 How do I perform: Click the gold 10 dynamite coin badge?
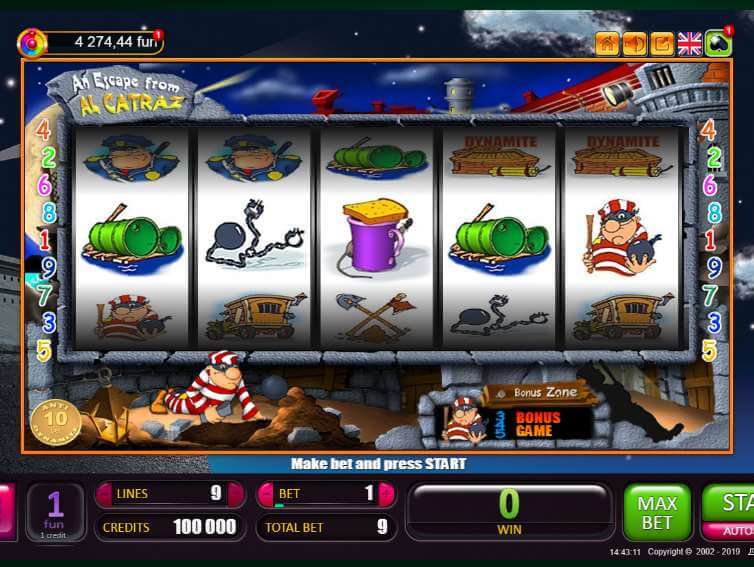(x=62, y=419)
